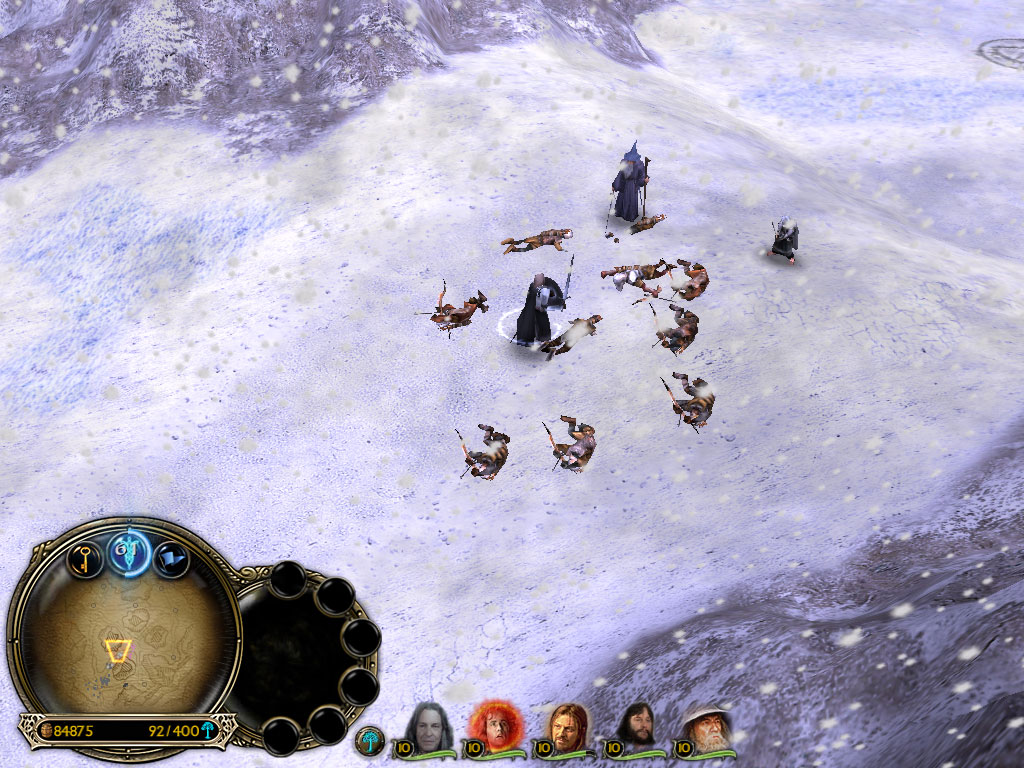Click the blue flag button above the minimap
1024x768 pixels.
(171, 557)
